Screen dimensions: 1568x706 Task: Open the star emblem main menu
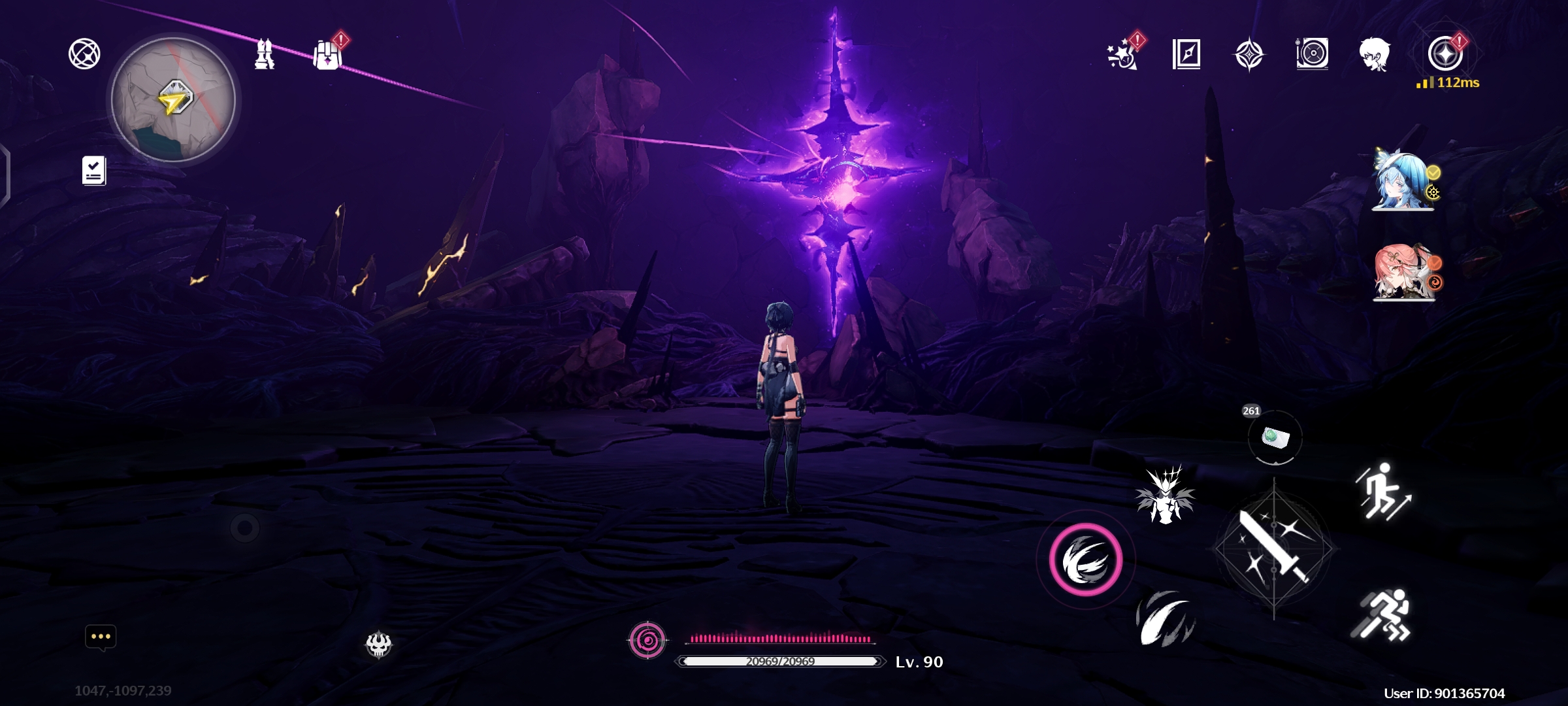(x=1445, y=54)
